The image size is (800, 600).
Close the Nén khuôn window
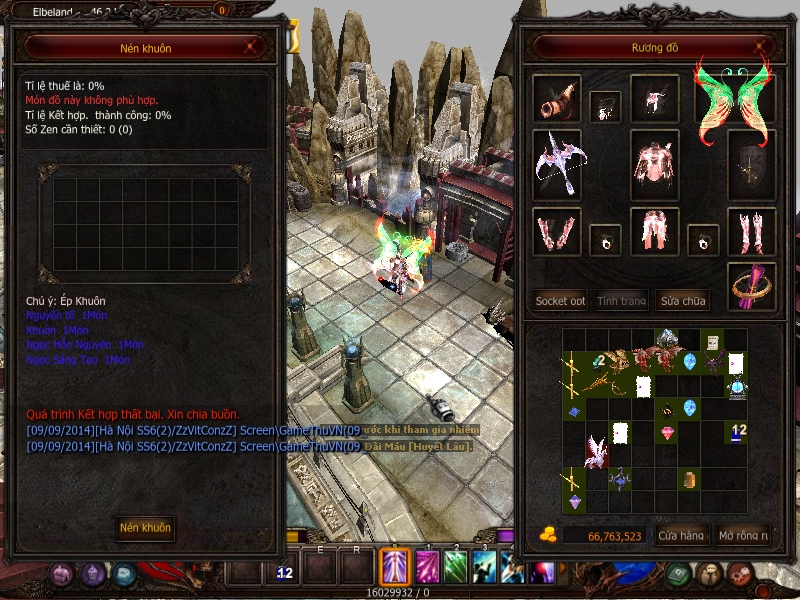(250, 46)
